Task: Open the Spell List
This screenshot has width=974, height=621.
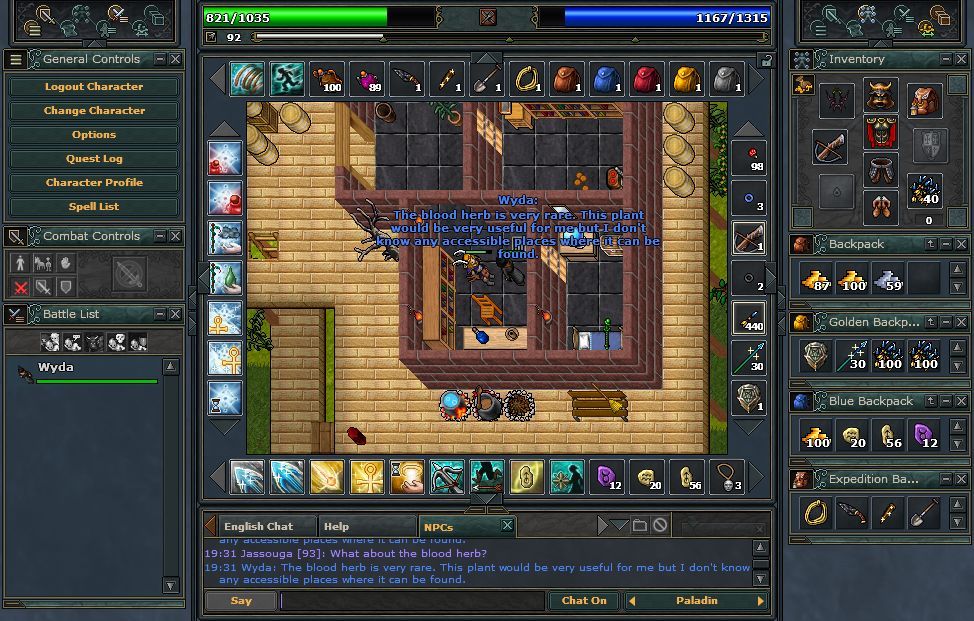Action: tap(93, 207)
